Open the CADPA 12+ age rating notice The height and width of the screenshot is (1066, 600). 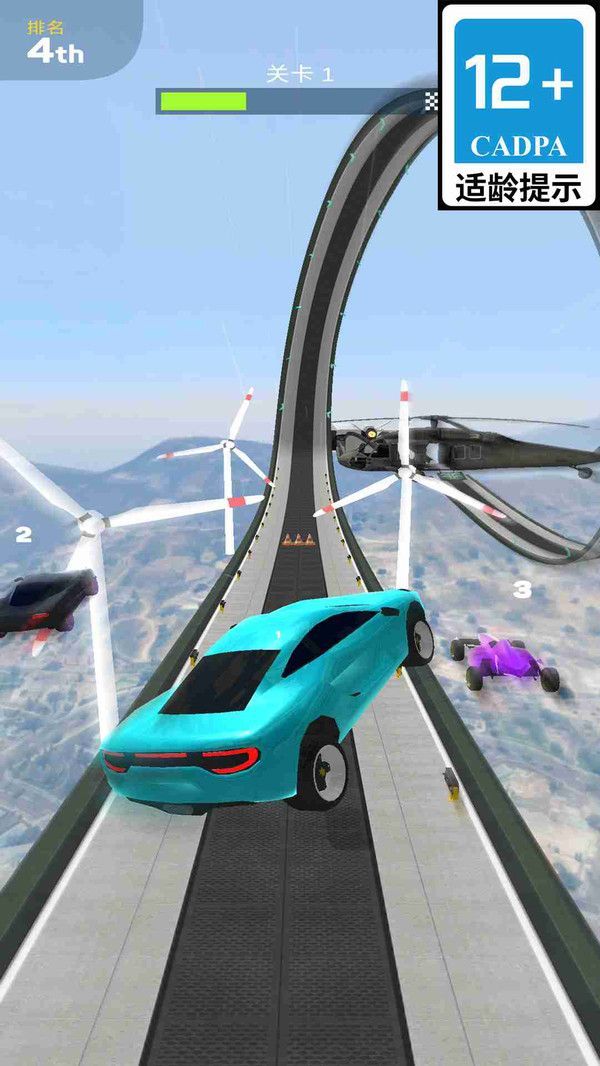(519, 105)
